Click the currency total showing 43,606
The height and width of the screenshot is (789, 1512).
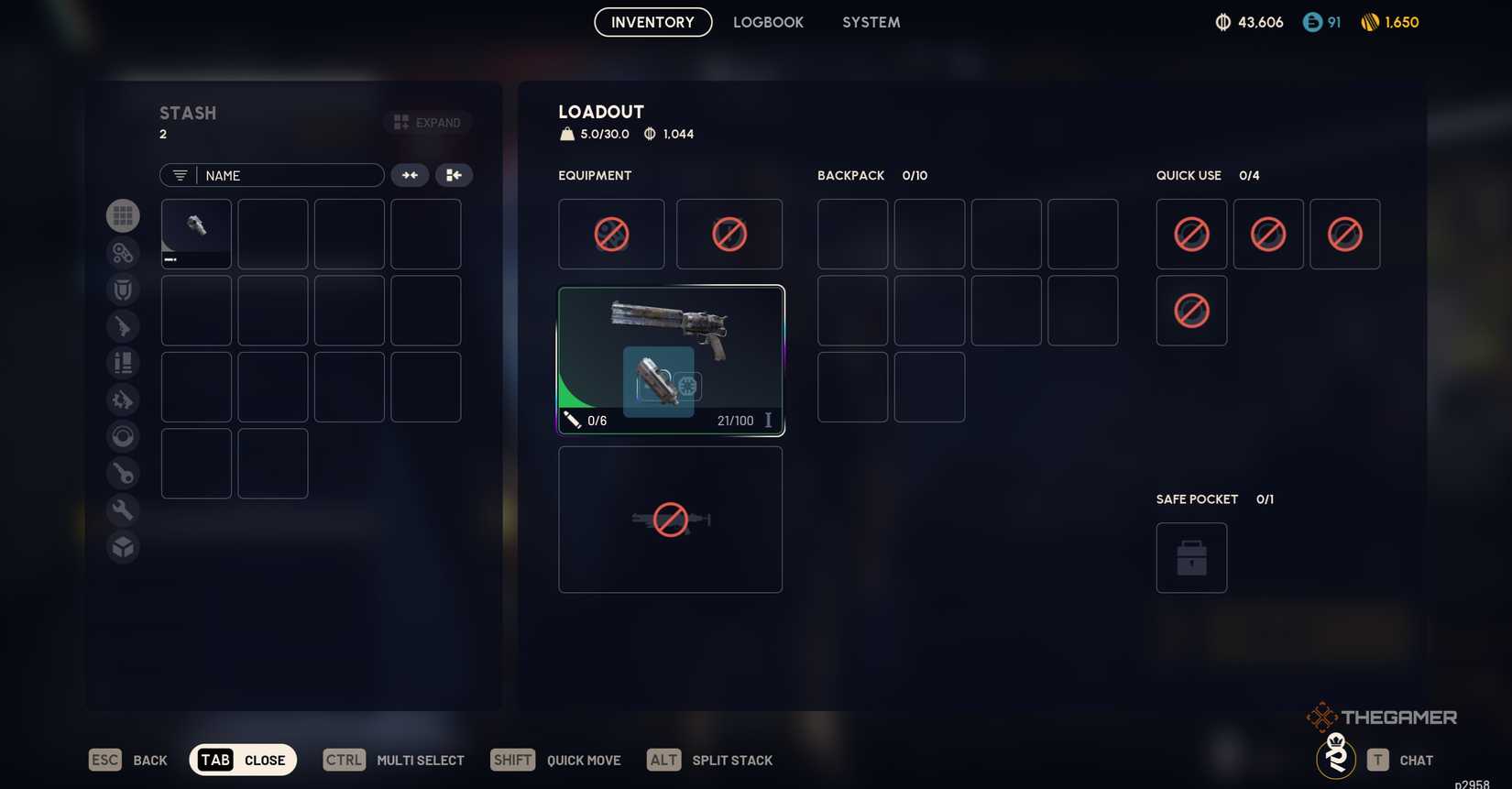click(x=1248, y=22)
